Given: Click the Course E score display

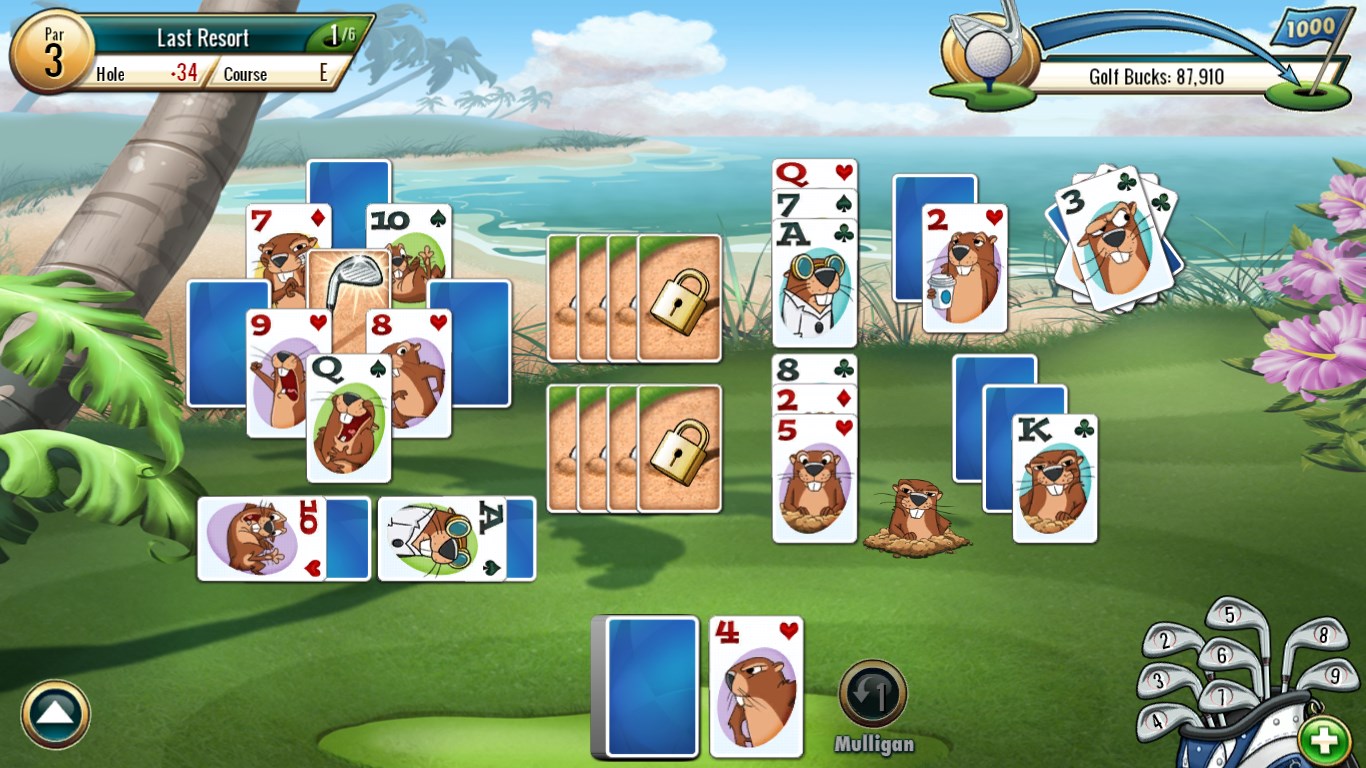Looking at the screenshot, I should (272, 73).
